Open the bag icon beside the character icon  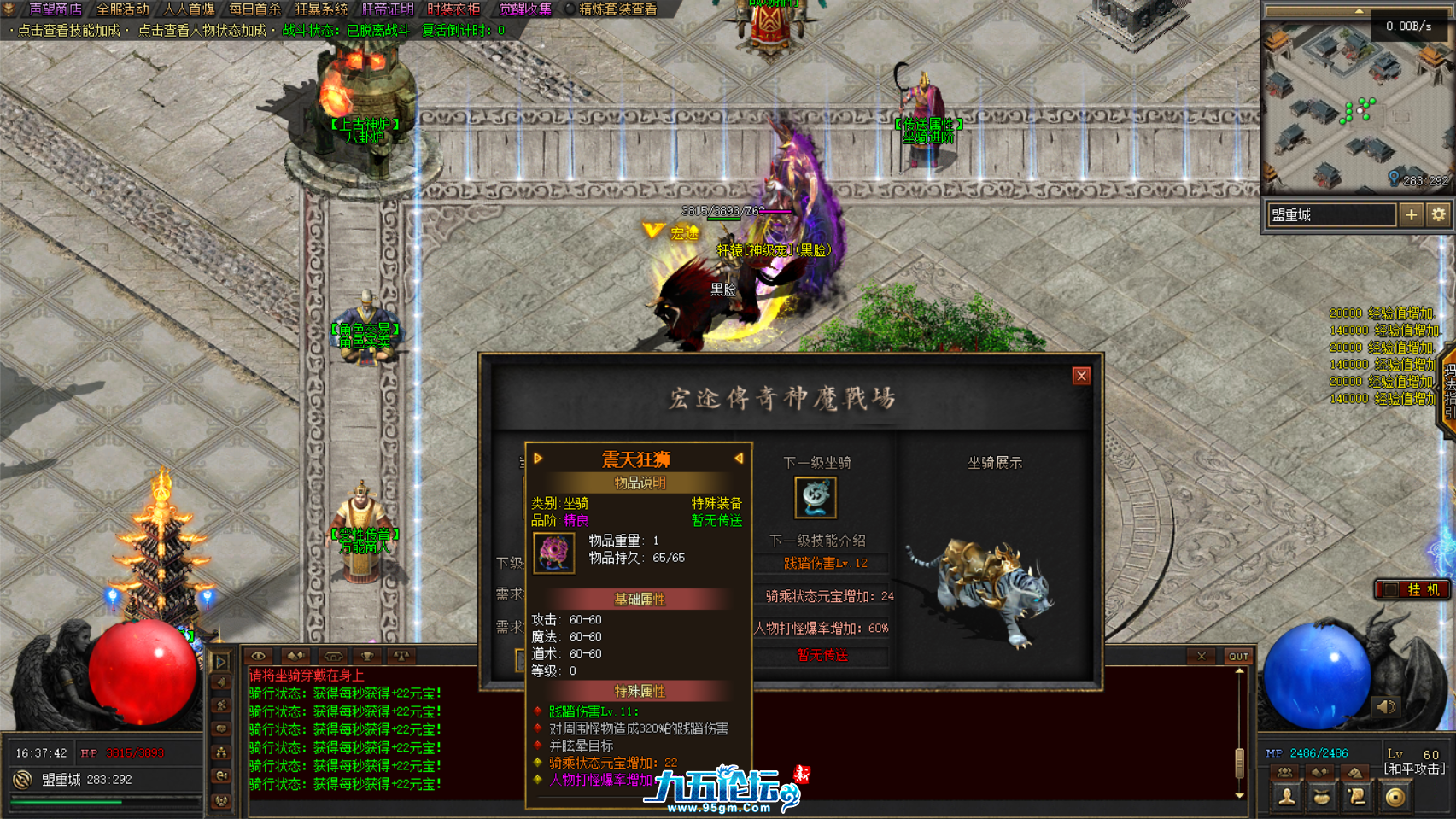1321,798
